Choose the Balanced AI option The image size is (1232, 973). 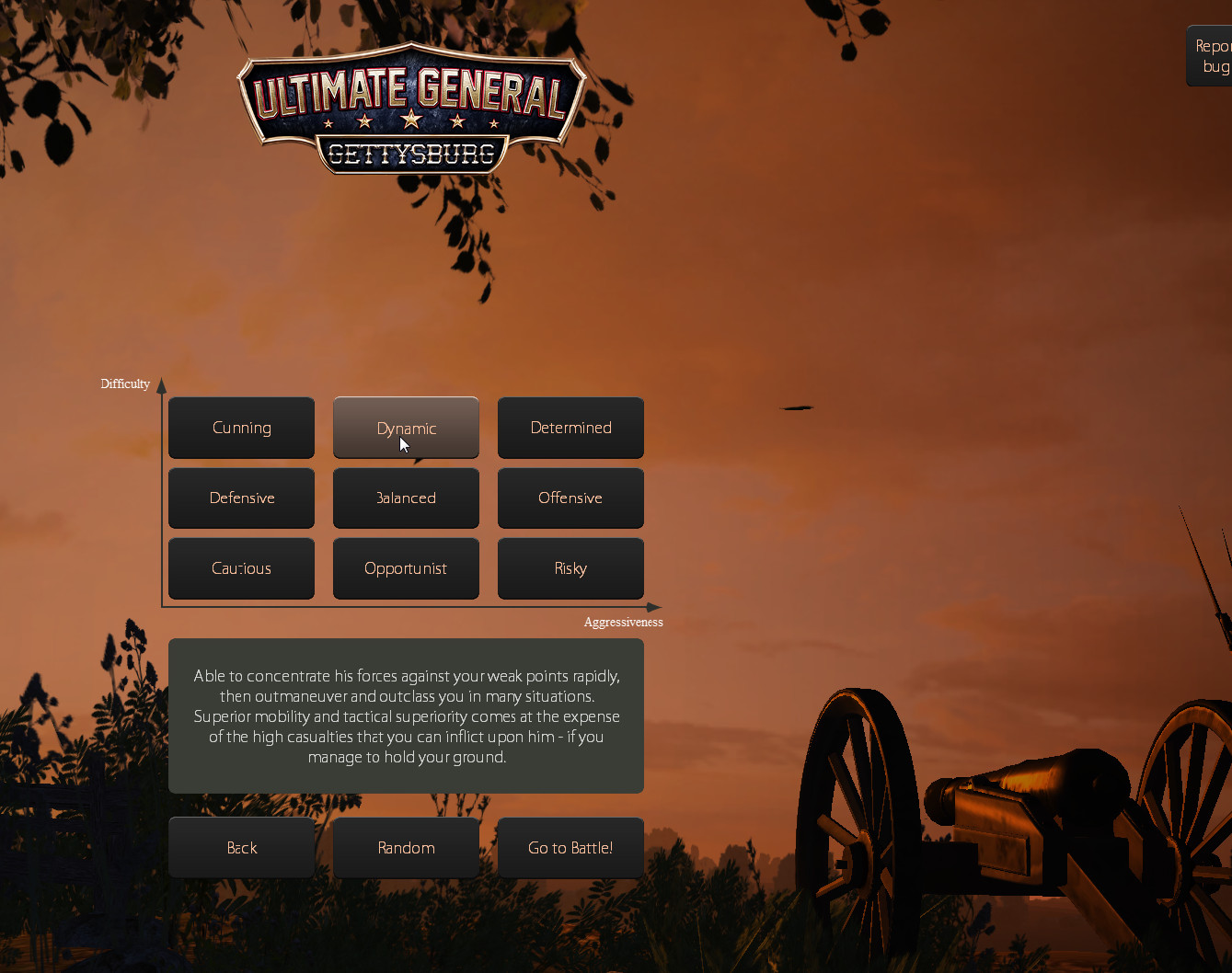point(406,498)
